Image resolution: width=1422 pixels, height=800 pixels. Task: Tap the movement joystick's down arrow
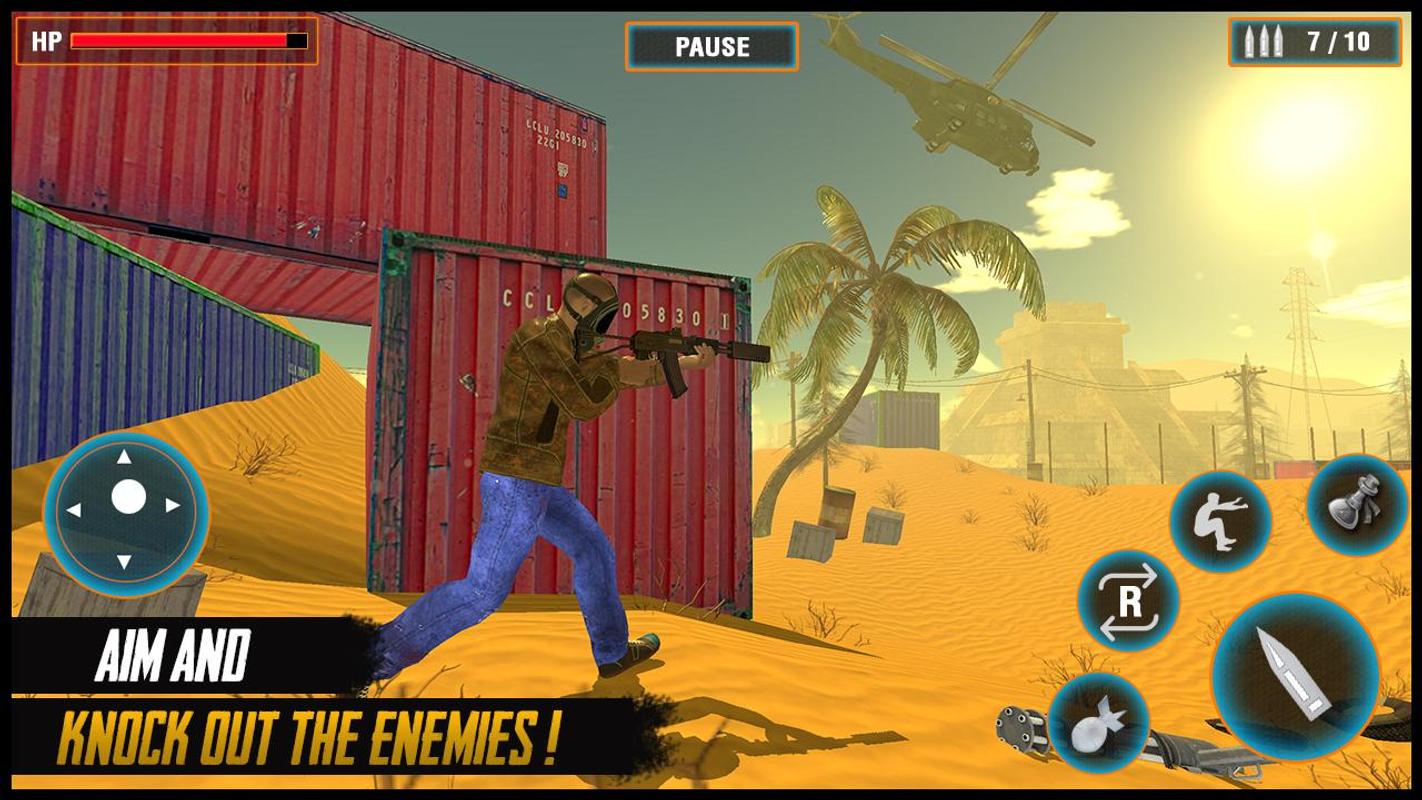pos(124,560)
